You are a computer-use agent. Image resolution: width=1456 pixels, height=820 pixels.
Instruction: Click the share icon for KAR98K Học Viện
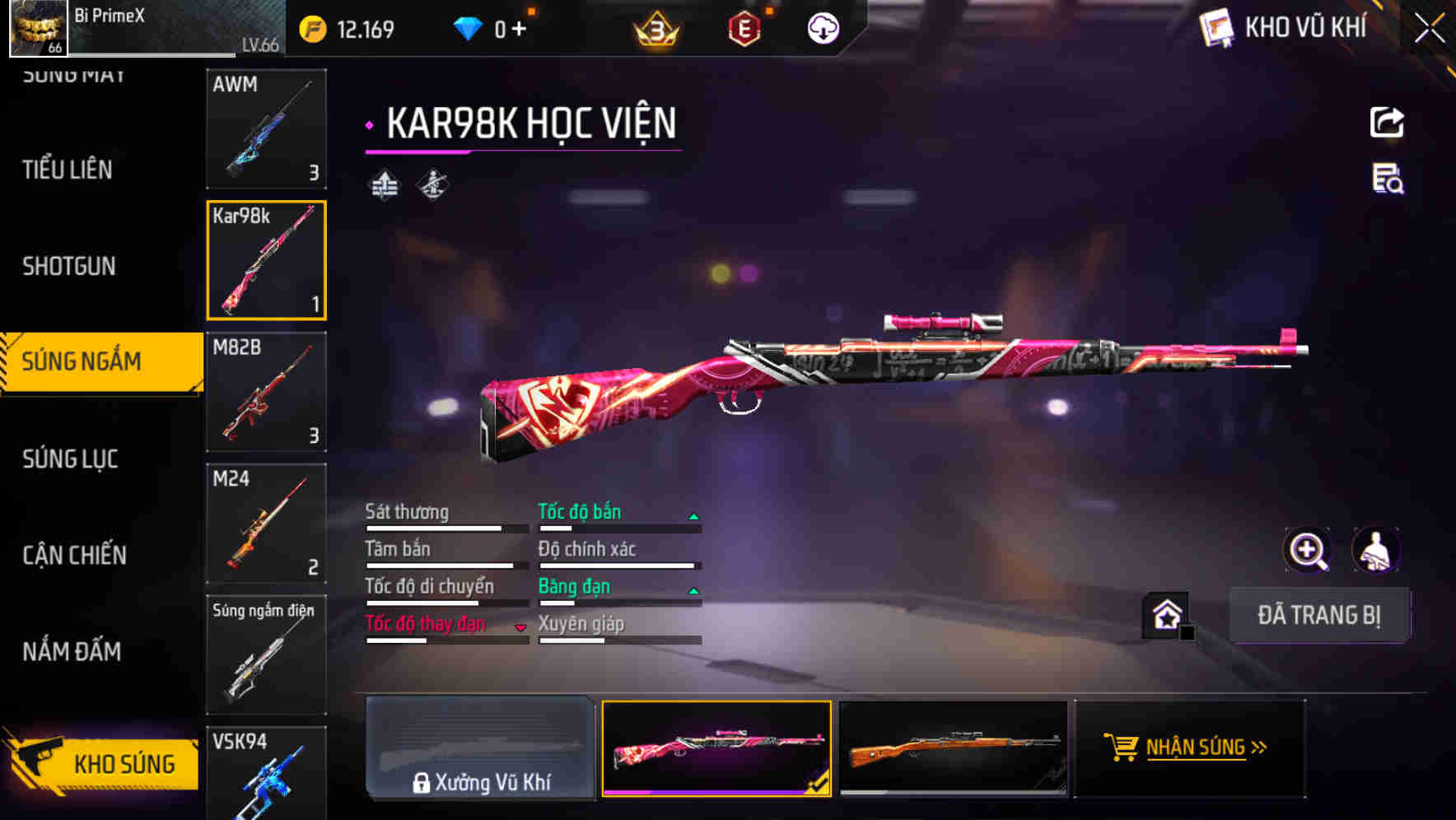pyautogui.click(x=1386, y=122)
